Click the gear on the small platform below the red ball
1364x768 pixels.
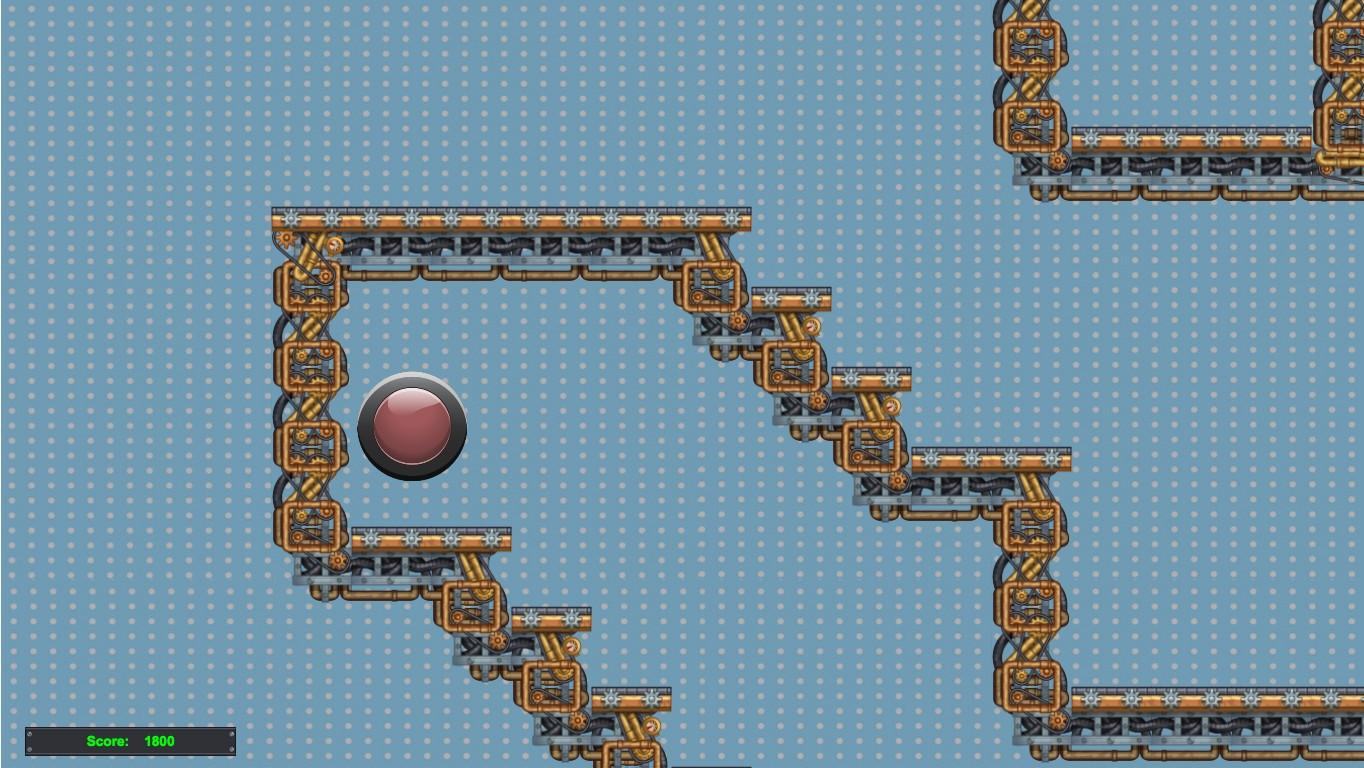340,560
